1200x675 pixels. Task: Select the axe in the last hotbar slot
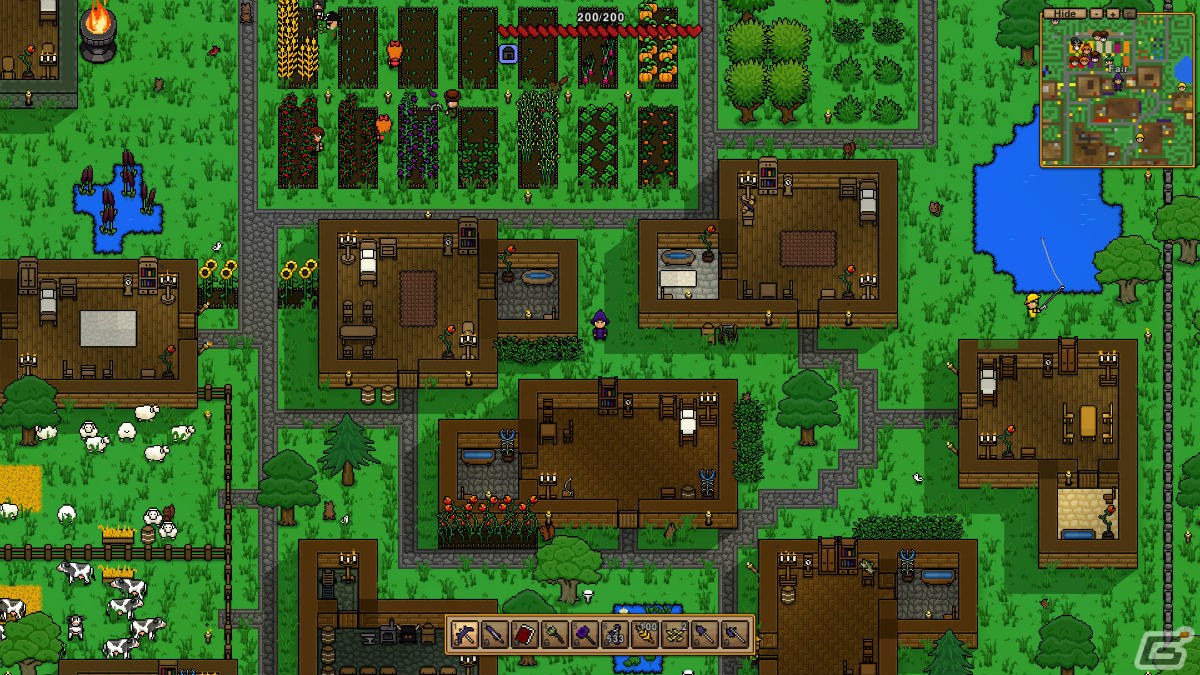pyautogui.click(x=734, y=634)
